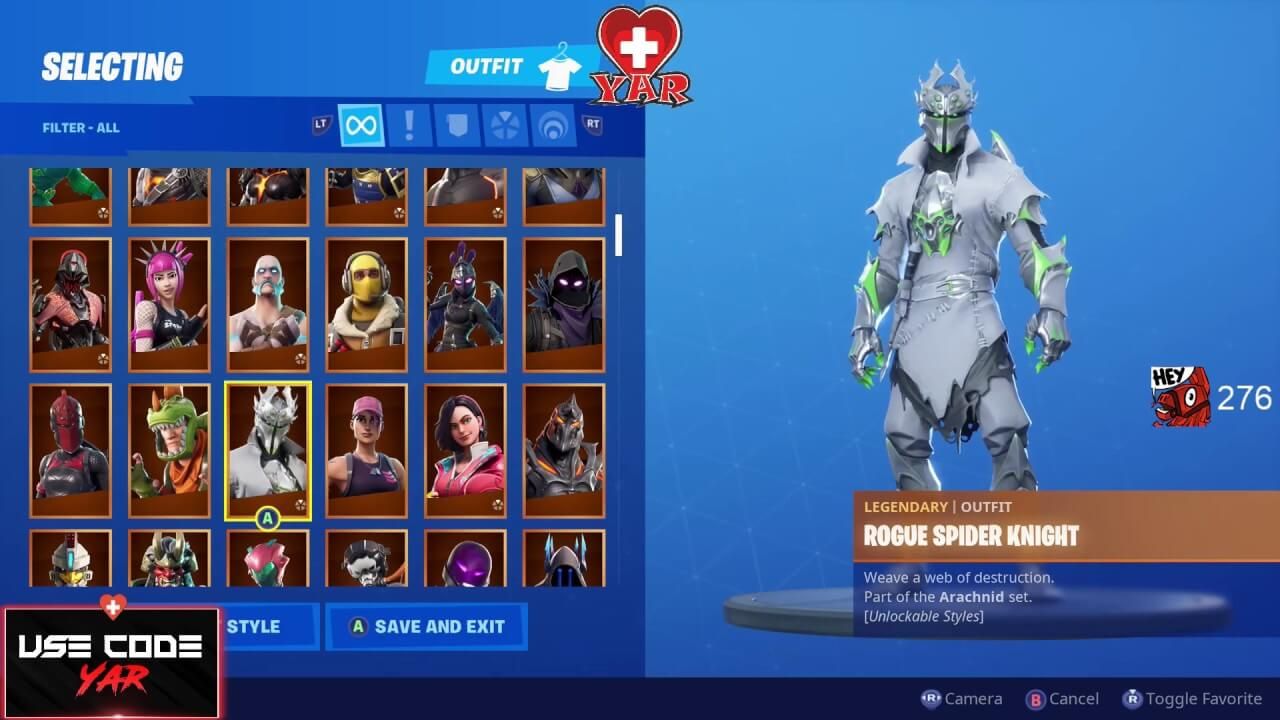Select the concentric circles filter icon
The width and height of the screenshot is (1280, 720).
click(552, 126)
